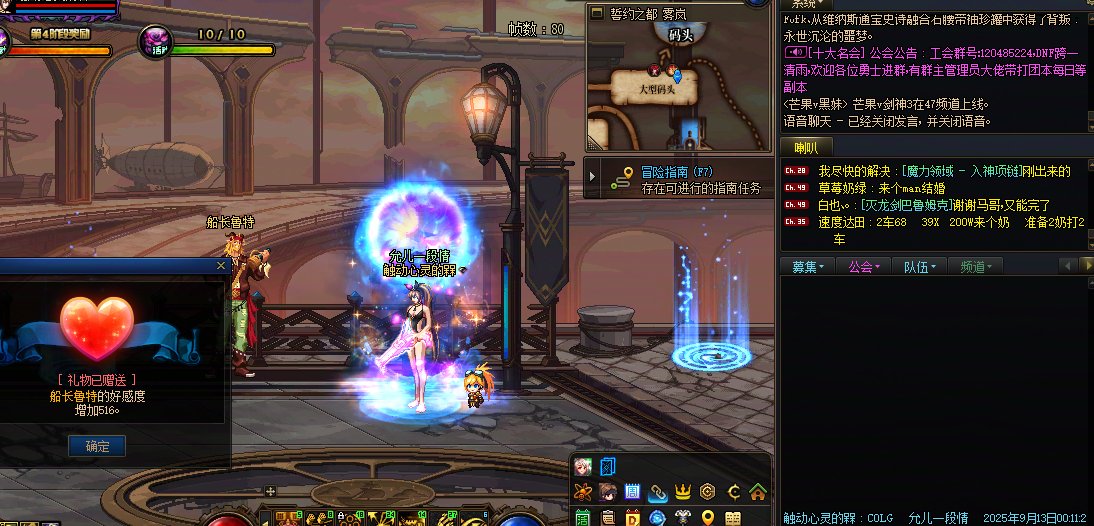Open the 周 weekly calendar icon
Screen dimensions: 1094x526
(x=633, y=491)
